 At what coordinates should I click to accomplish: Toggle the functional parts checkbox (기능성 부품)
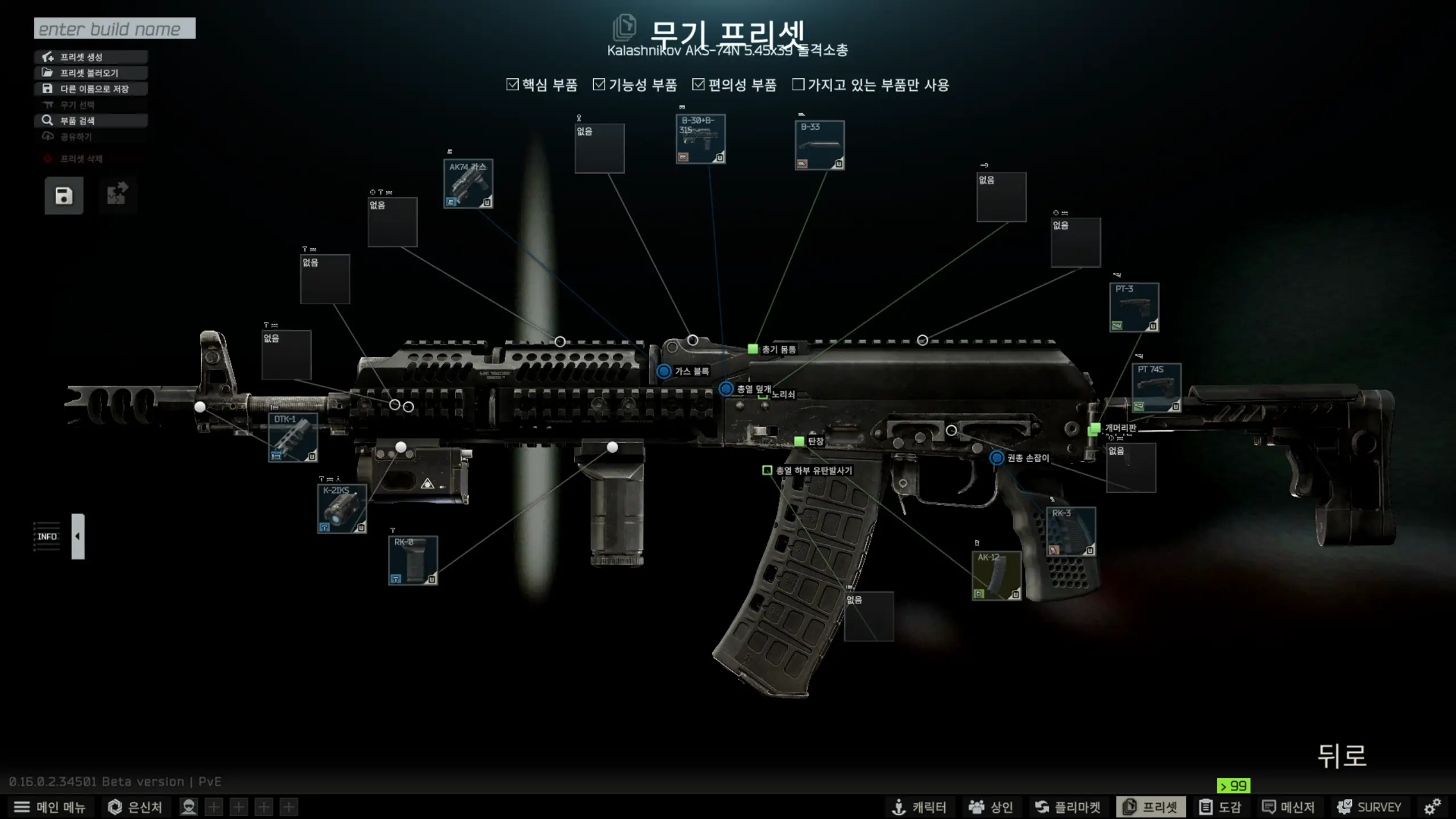coord(599,85)
